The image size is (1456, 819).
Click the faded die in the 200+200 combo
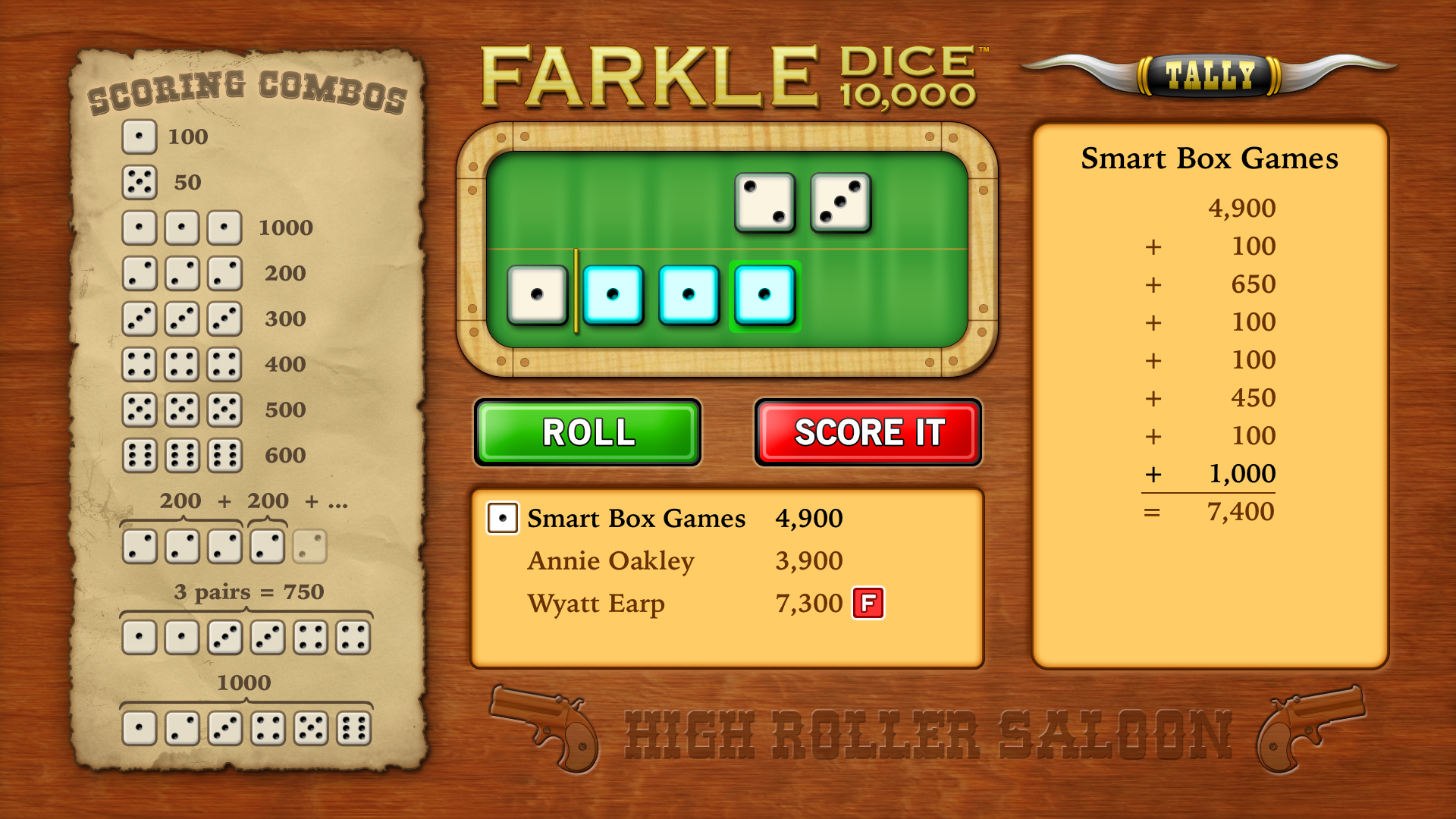pyautogui.click(x=310, y=546)
